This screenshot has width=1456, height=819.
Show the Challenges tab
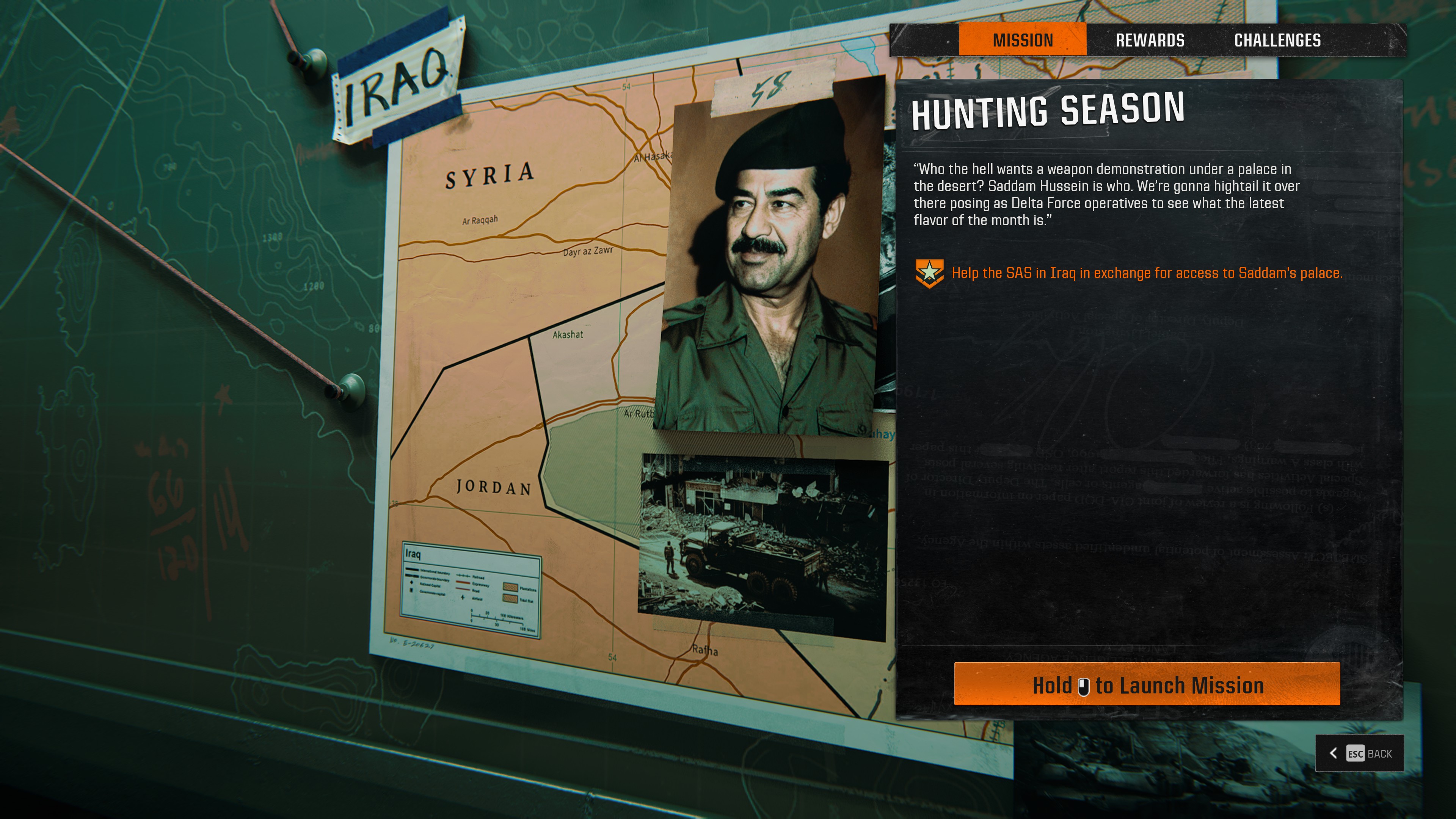click(x=1277, y=40)
